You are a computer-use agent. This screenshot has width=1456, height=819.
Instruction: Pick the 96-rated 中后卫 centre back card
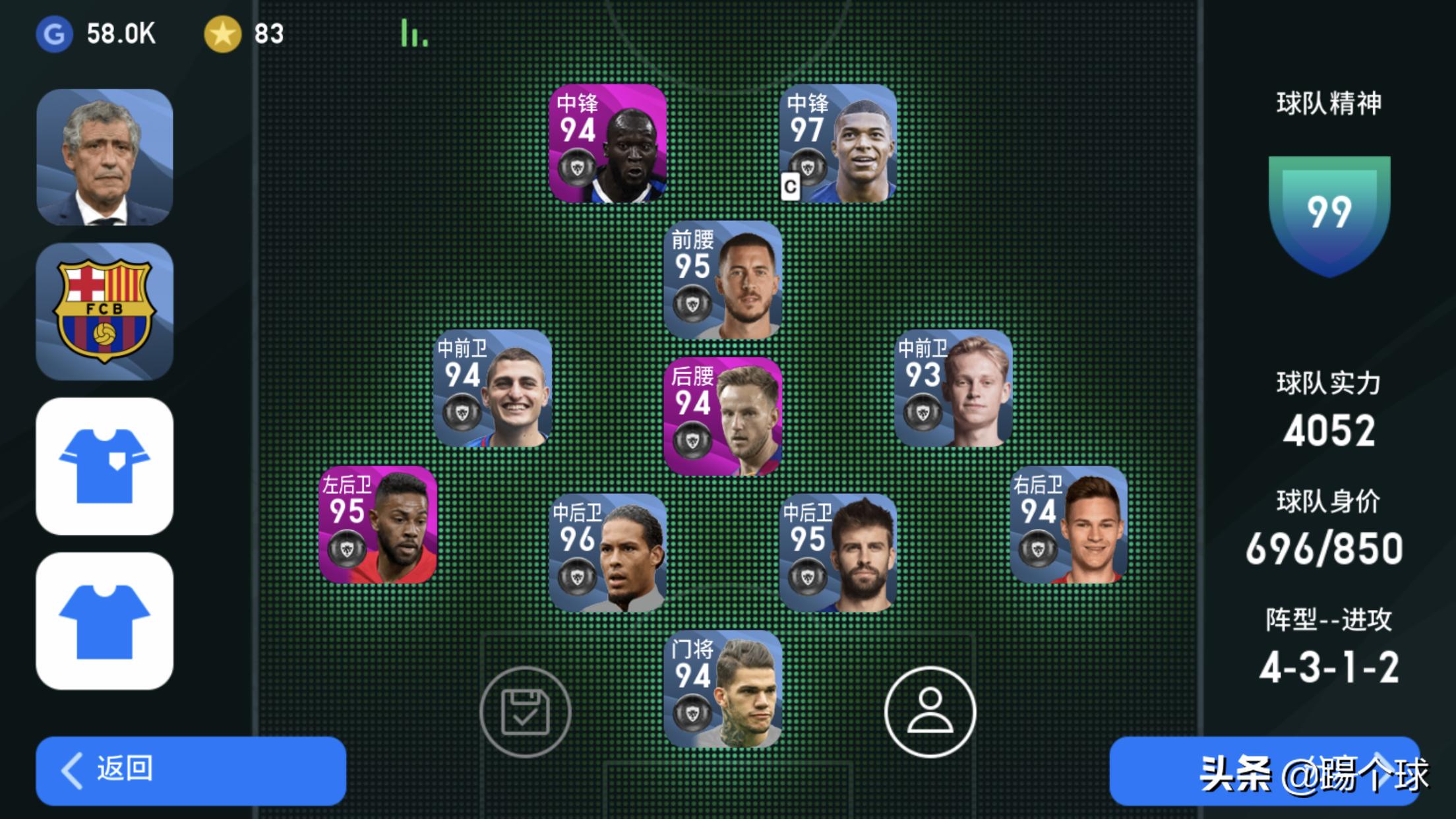[607, 553]
